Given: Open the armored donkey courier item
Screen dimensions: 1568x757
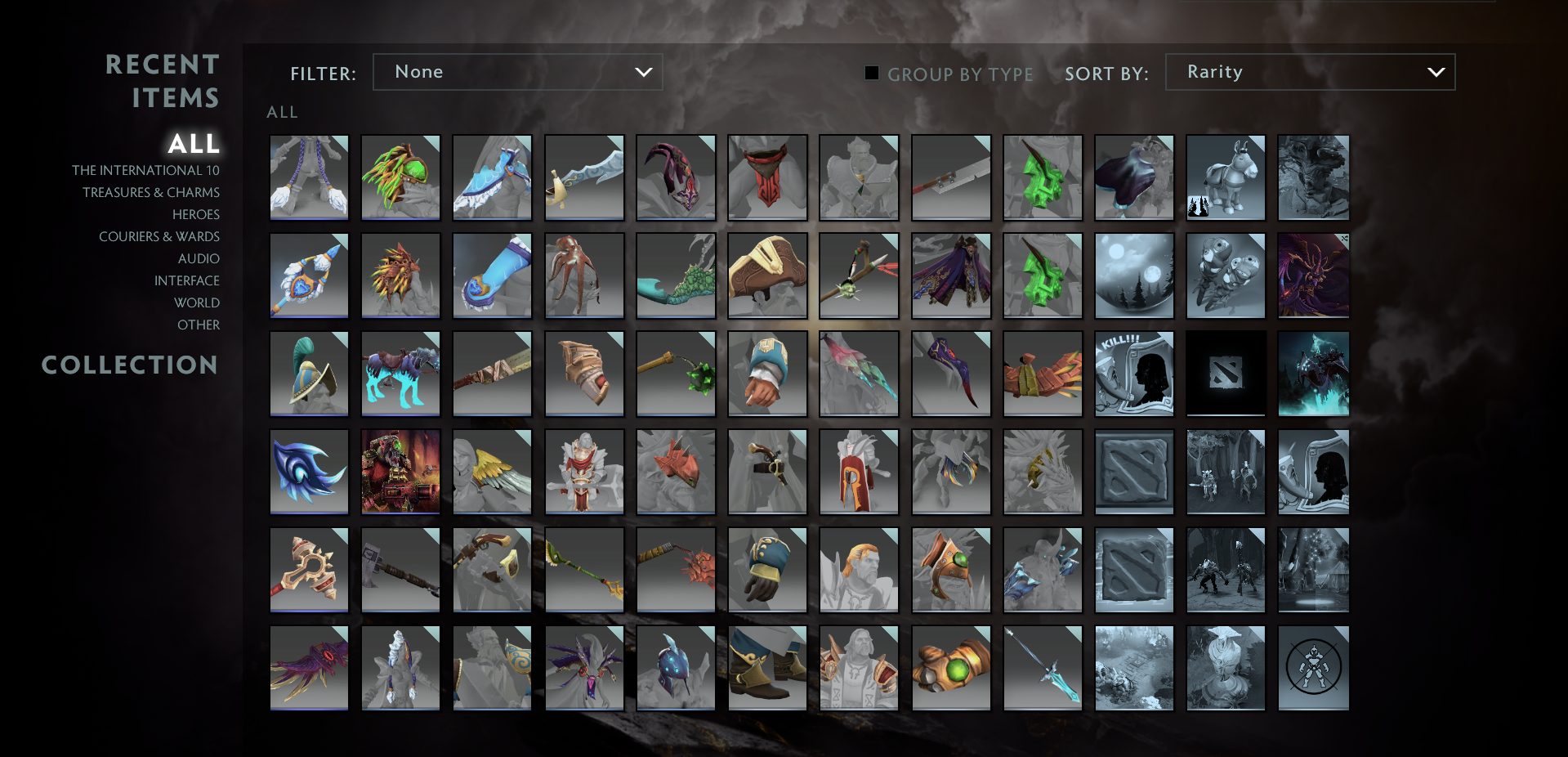Looking at the screenshot, I should click(1225, 177).
